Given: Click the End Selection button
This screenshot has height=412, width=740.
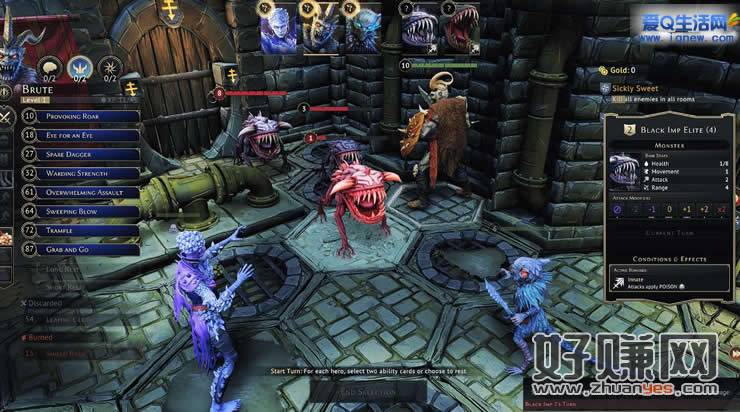Looking at the screenshot, I should (369, 392).
